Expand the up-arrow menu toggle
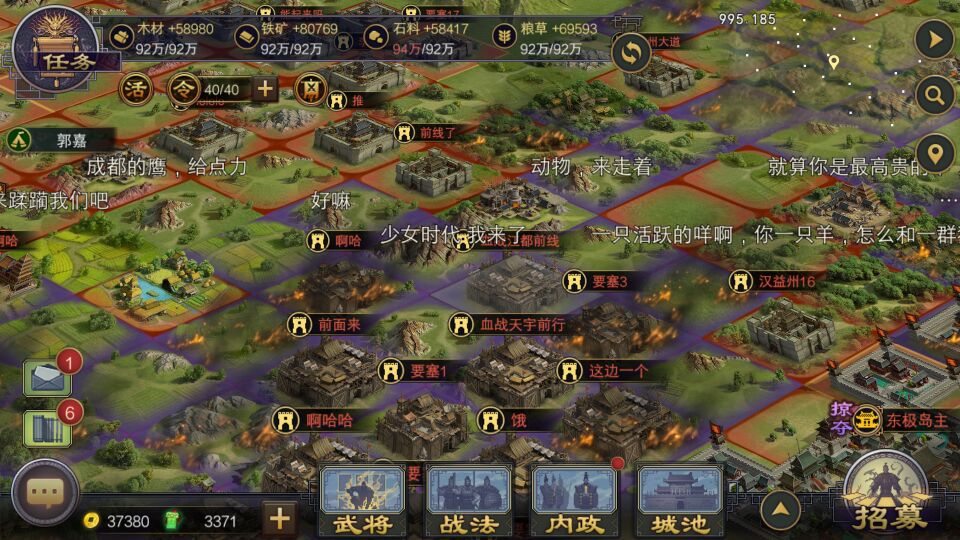This screenshot has height=540, width=960. [x=780, y=509]
